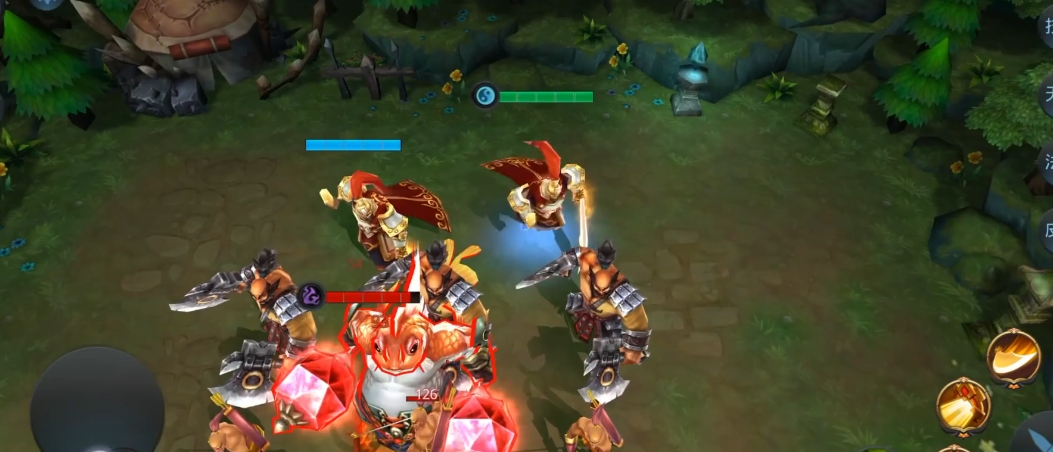Use the golden sword strike skill
The image size is (1053, 452).
[x=963, y=405]
